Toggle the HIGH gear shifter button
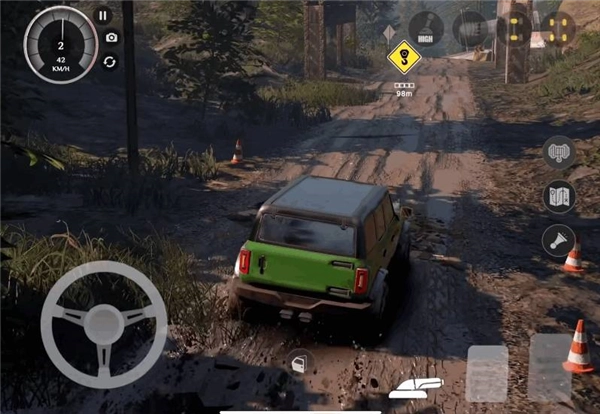 (x=426, y=28)
